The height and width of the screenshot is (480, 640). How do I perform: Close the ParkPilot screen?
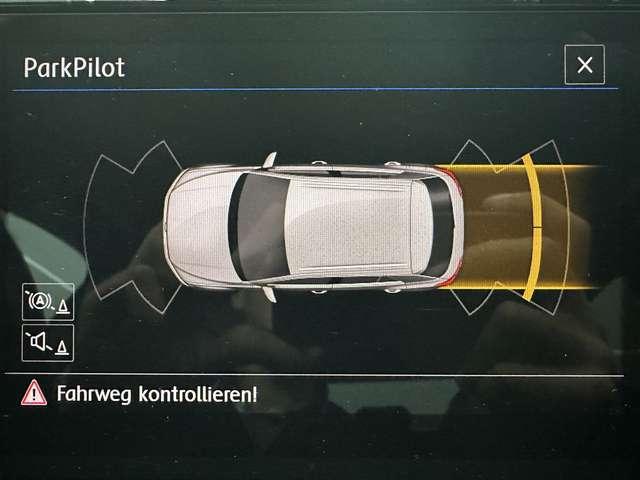(584, 65)
